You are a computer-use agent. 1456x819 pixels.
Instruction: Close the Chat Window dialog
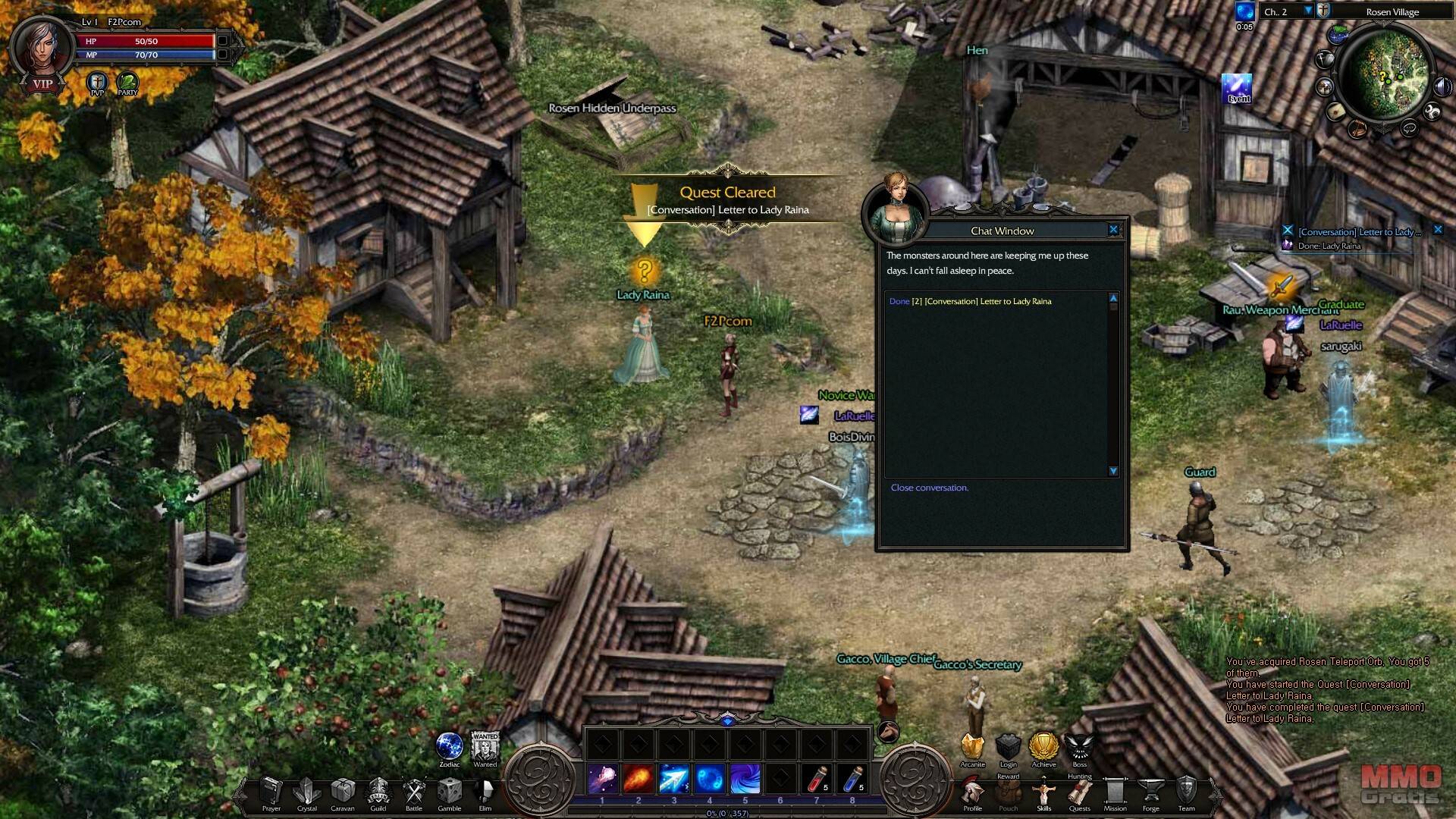point(1113,230)
